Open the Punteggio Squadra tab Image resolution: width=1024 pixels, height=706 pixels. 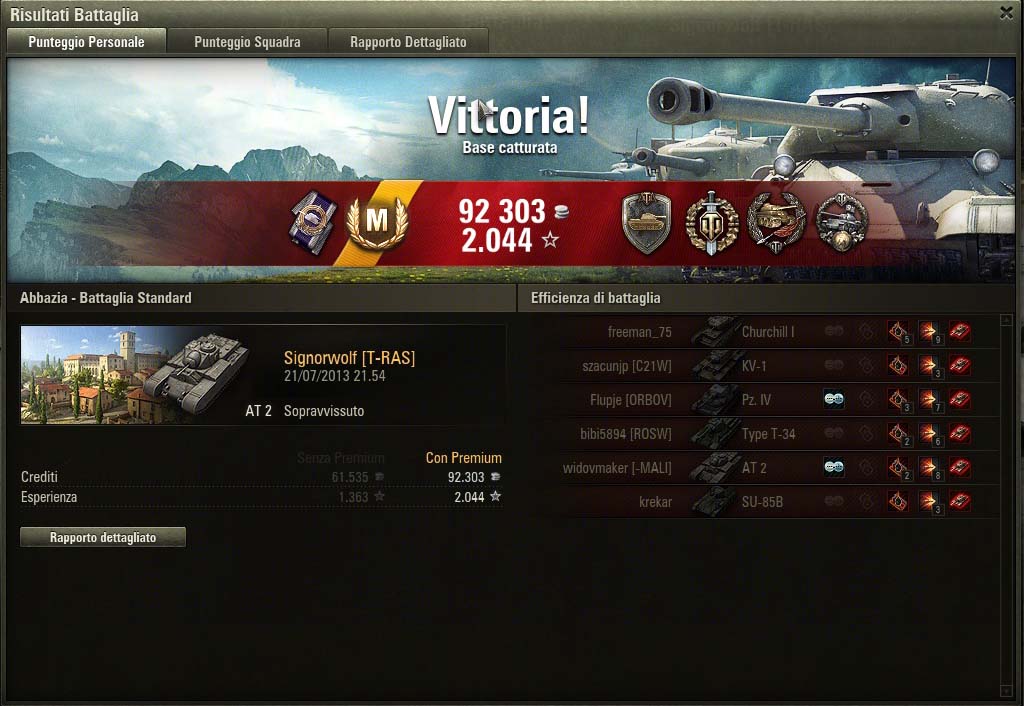tap(247, 42)
